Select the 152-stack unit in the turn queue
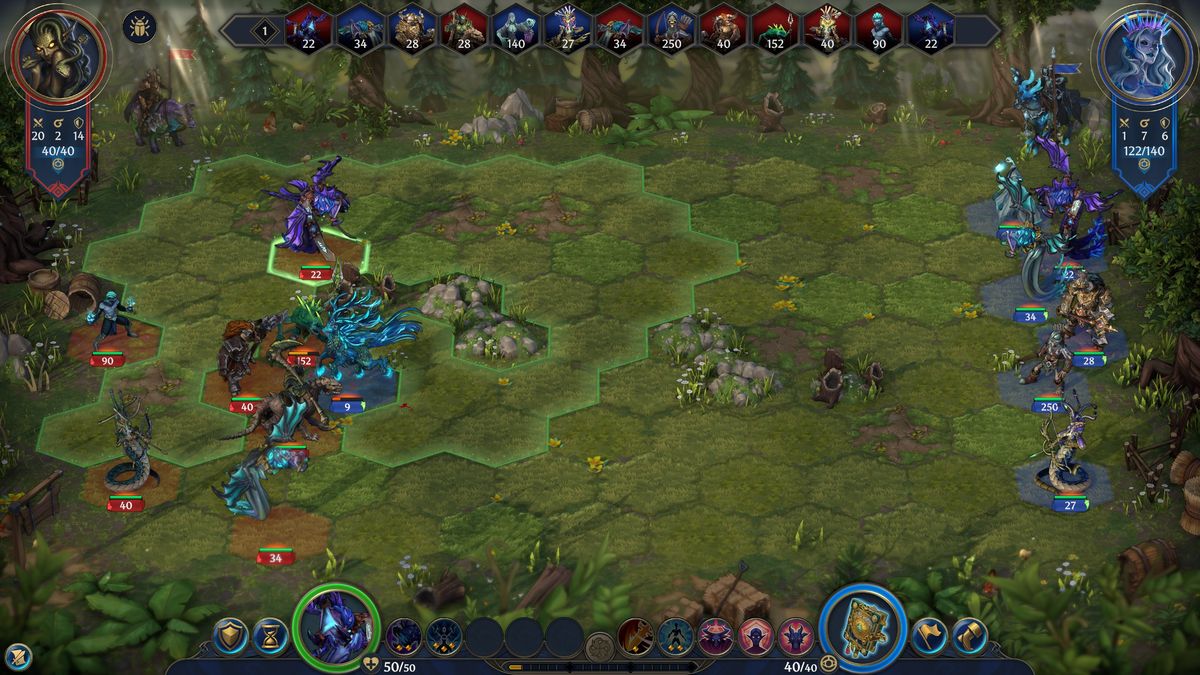 coord(775,28)
